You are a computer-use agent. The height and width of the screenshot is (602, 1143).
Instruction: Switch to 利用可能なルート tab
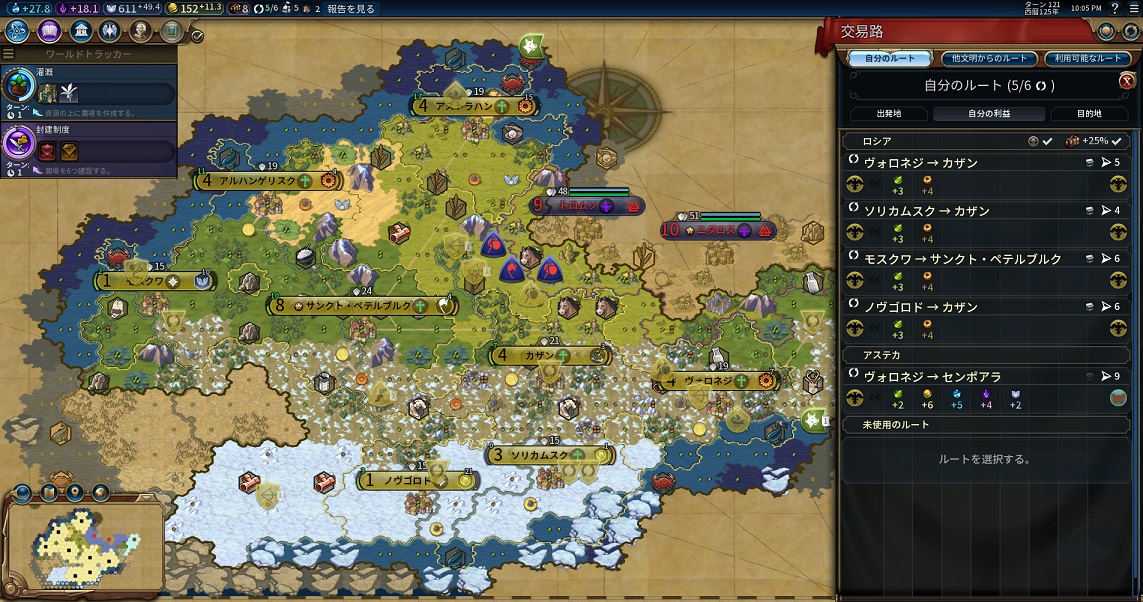1087,59
